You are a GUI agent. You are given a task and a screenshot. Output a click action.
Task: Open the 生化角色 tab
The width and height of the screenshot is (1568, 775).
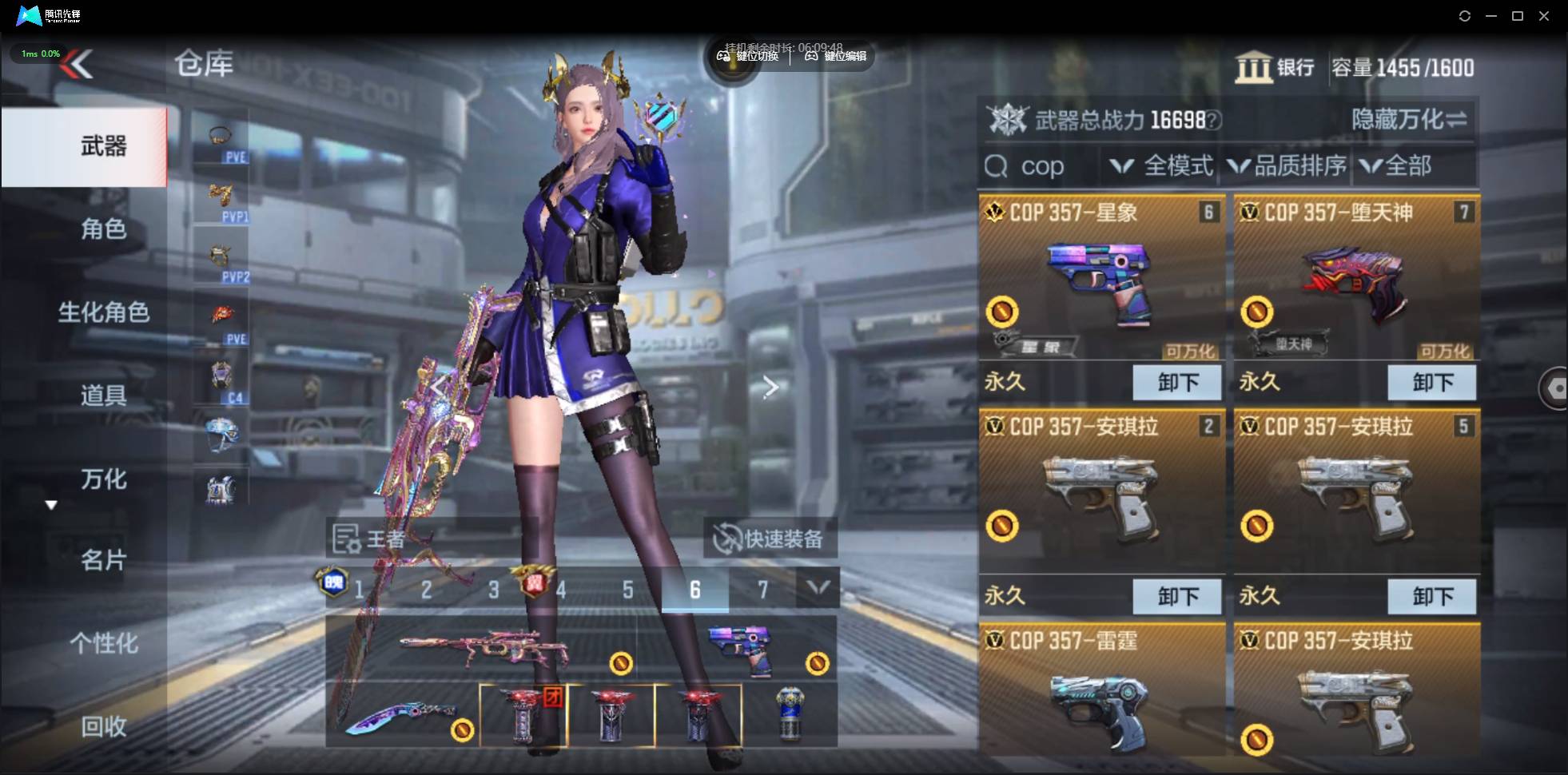coord(103,312)
